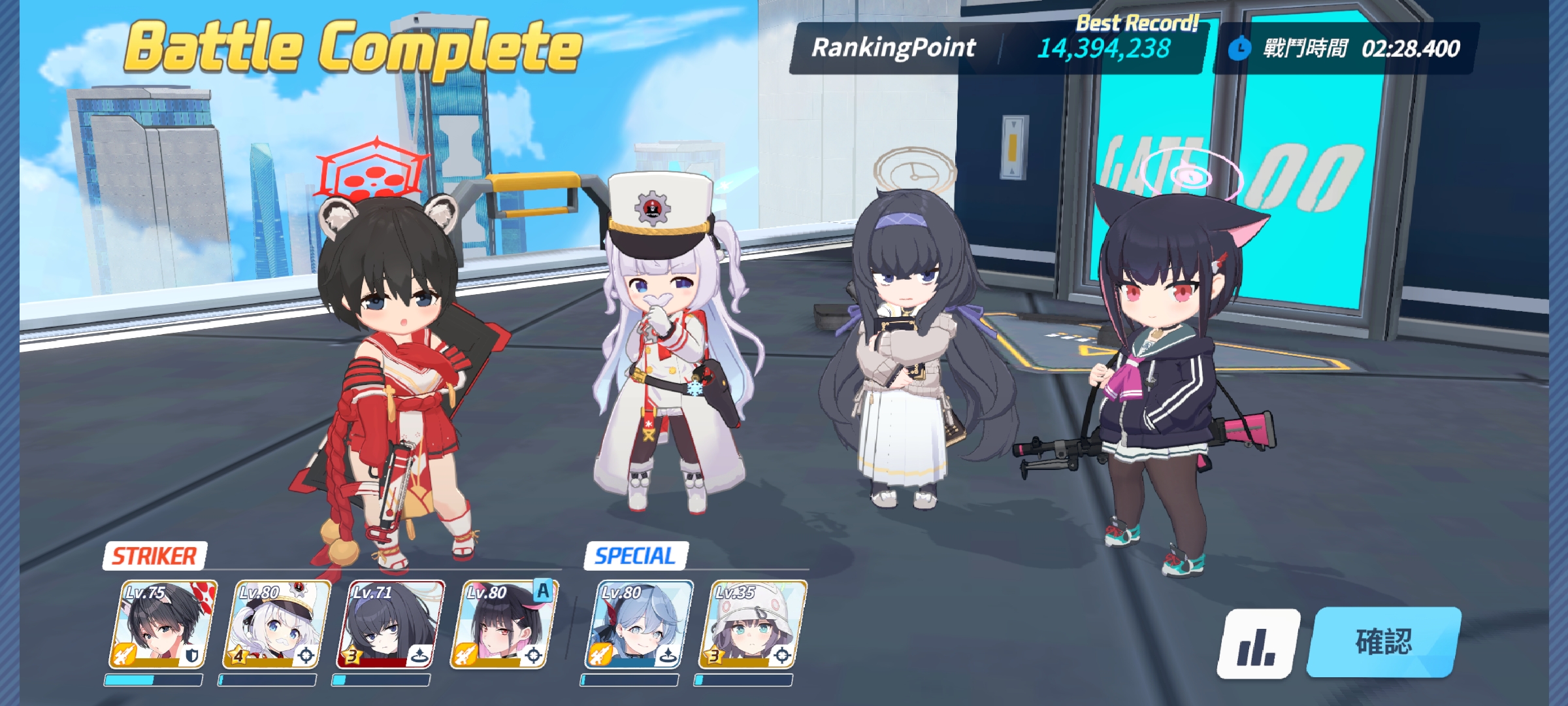Open the battle statistics bar-chart button
Image resolution: width=1568 pixels, height=706 pixels.
1258,644
